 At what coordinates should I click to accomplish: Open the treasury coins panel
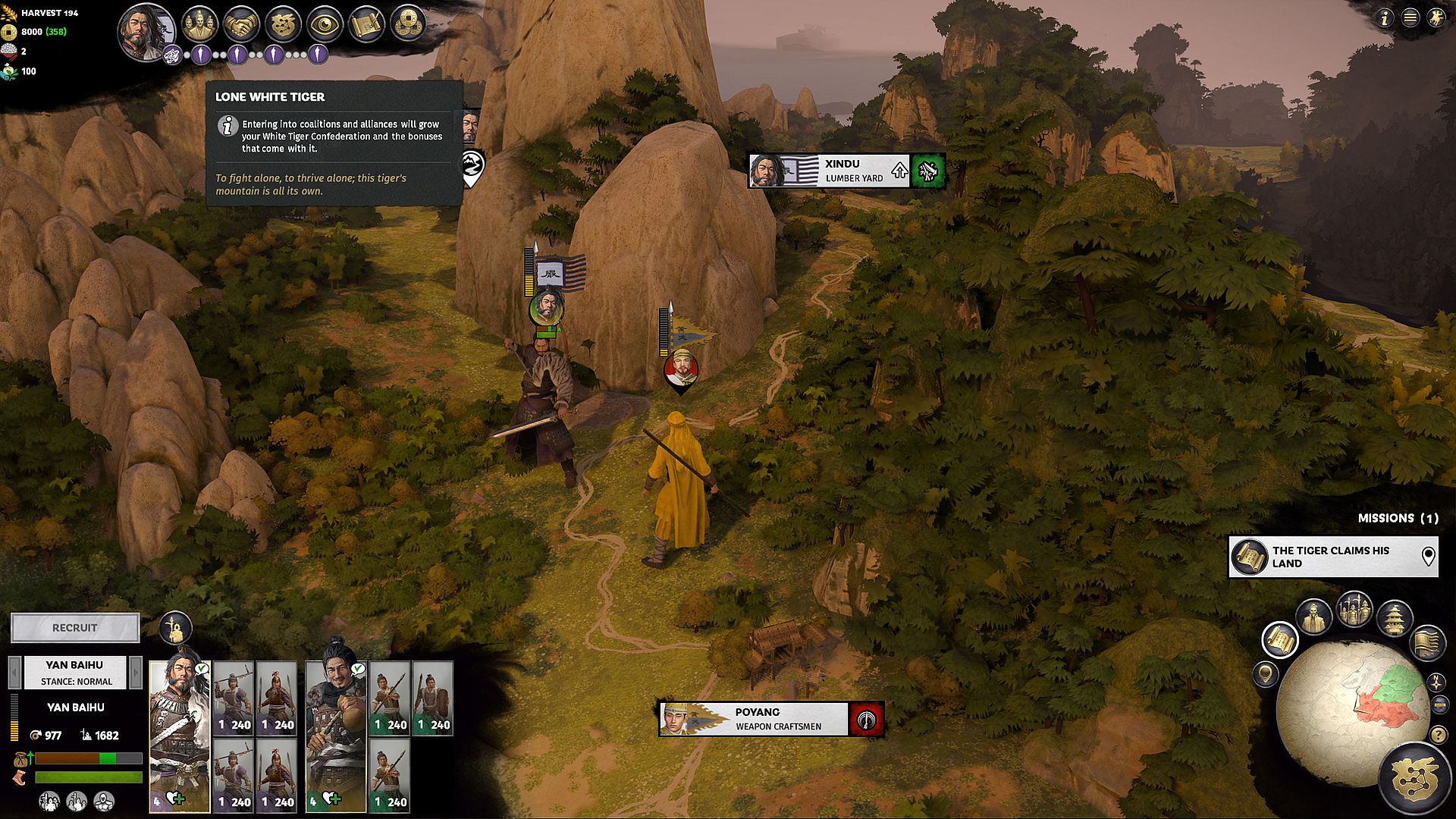pyautogui.click(x=407, y=24)
